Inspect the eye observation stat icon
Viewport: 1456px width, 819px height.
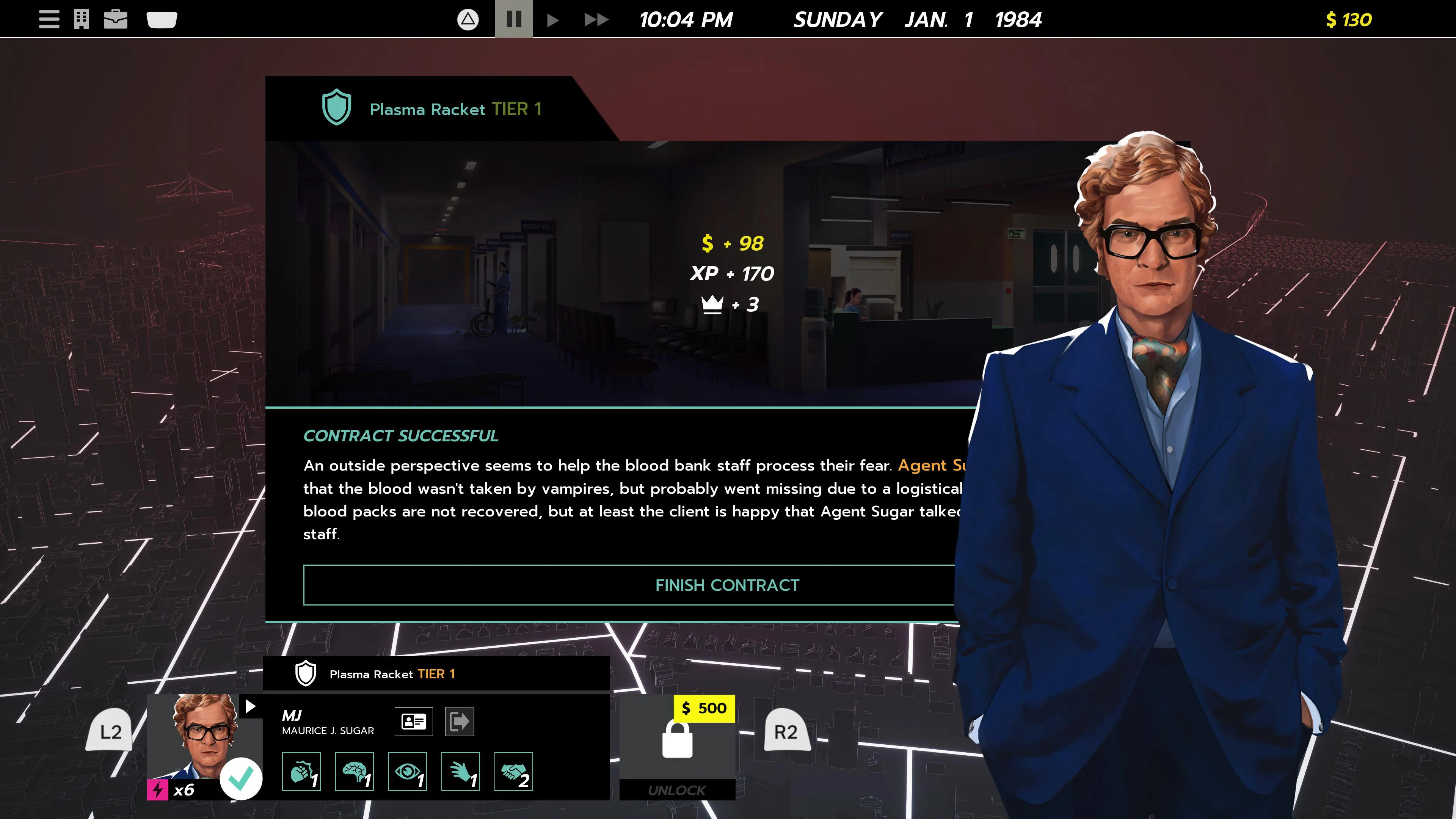[407, 771]
